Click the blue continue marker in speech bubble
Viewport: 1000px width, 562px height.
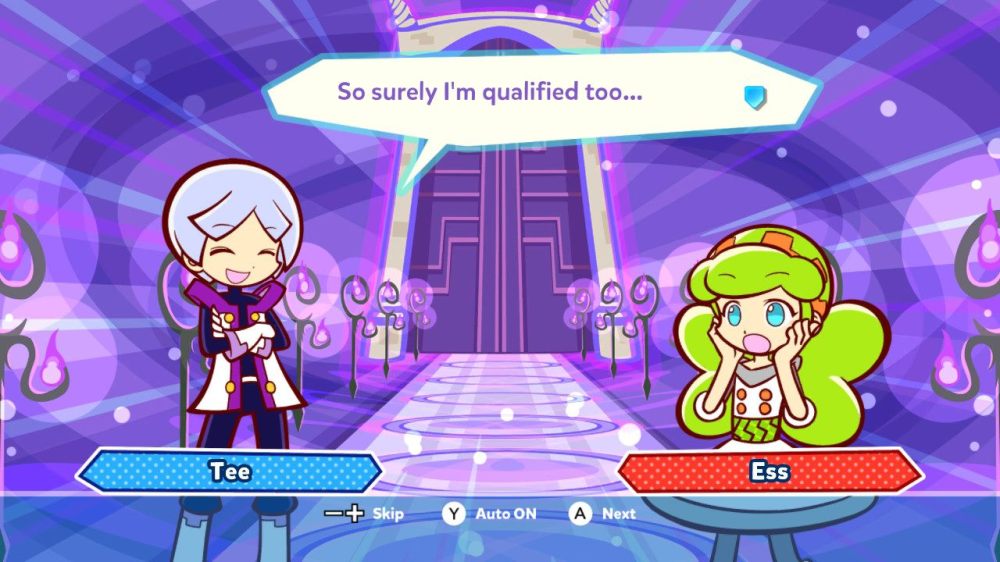[x=755, y=96]
